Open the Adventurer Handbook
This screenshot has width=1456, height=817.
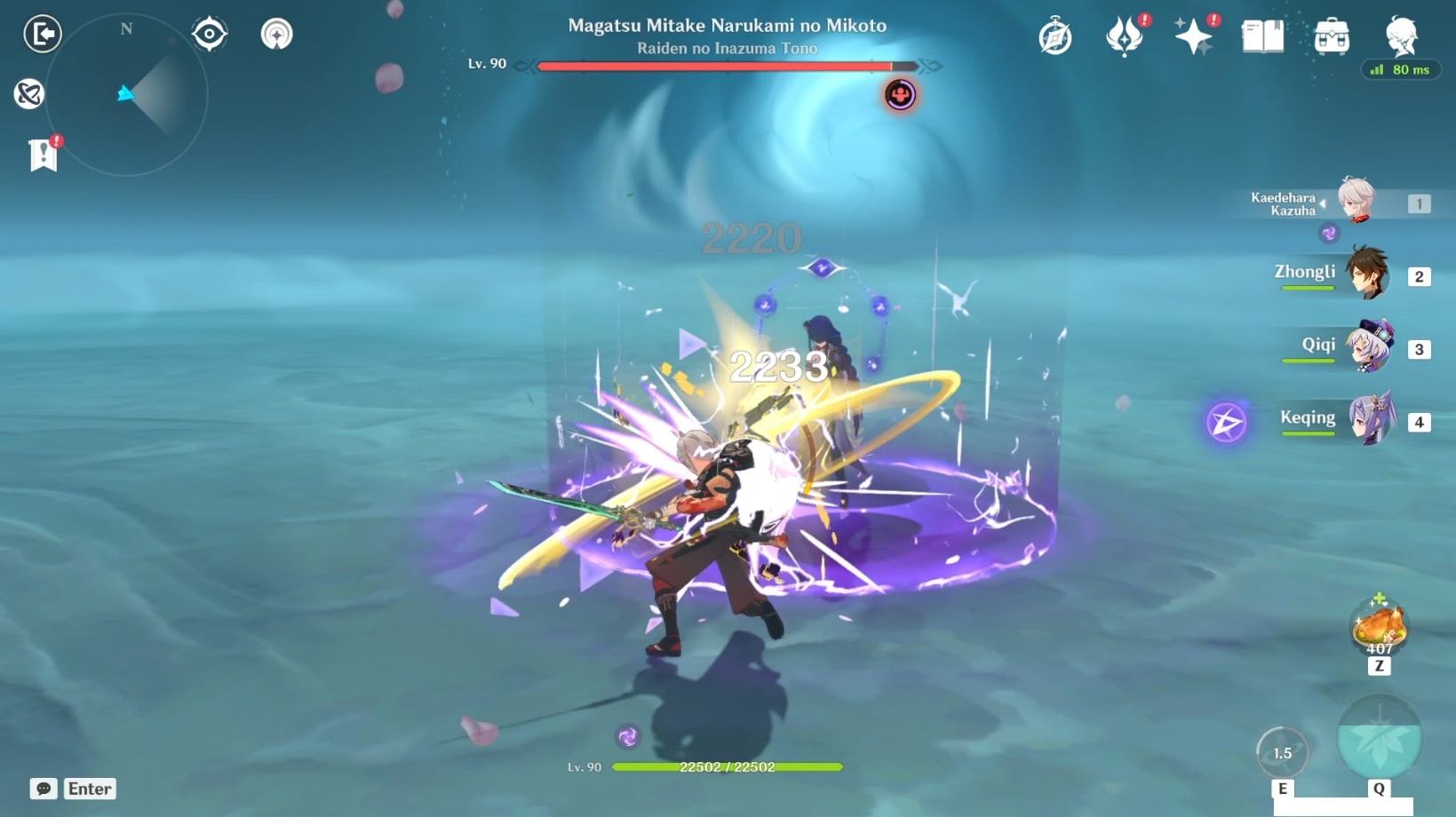[x=1262, y=36]
